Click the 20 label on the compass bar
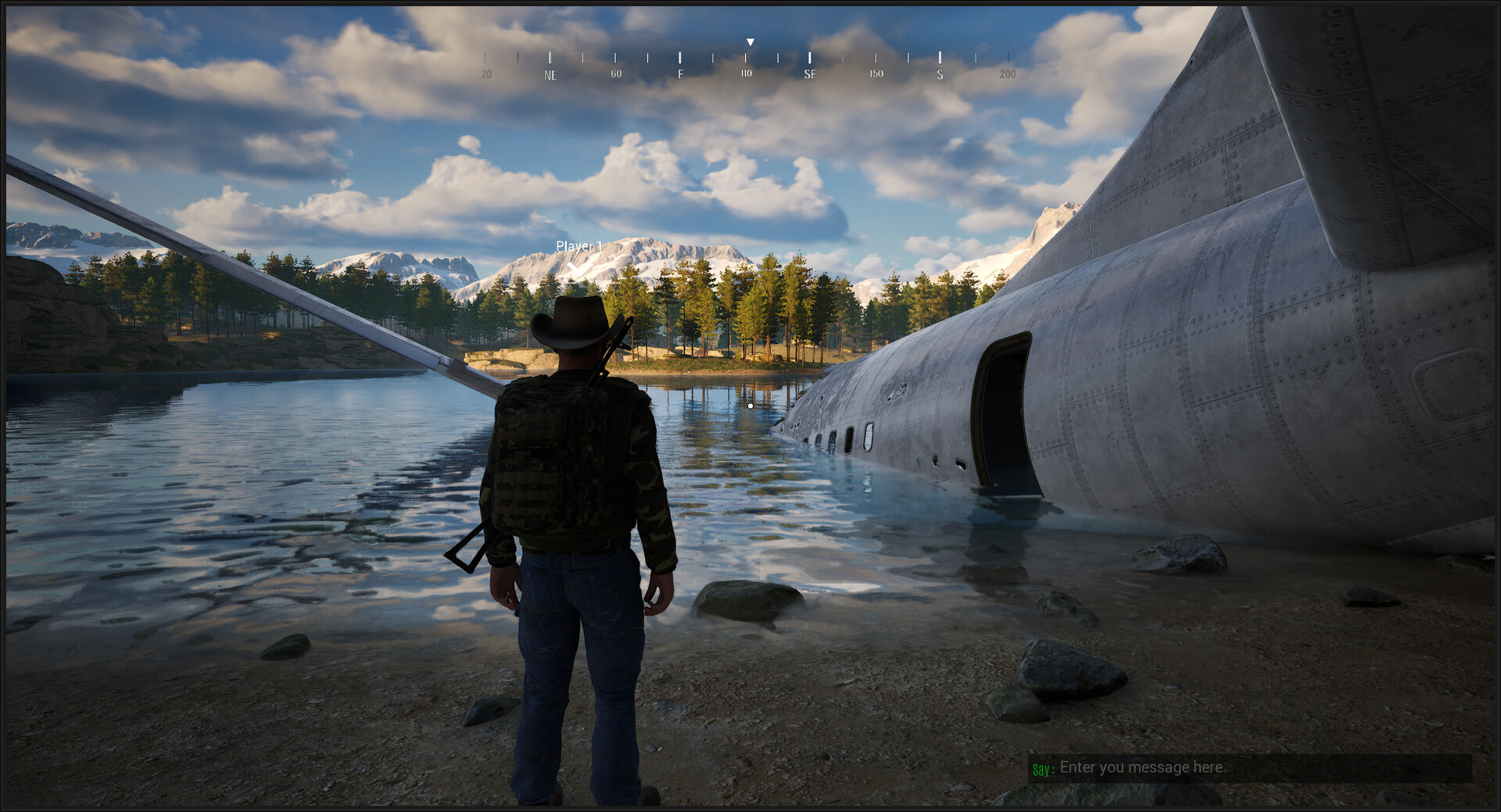Viewport: 1501px width, 812px height. coord(485,74)
